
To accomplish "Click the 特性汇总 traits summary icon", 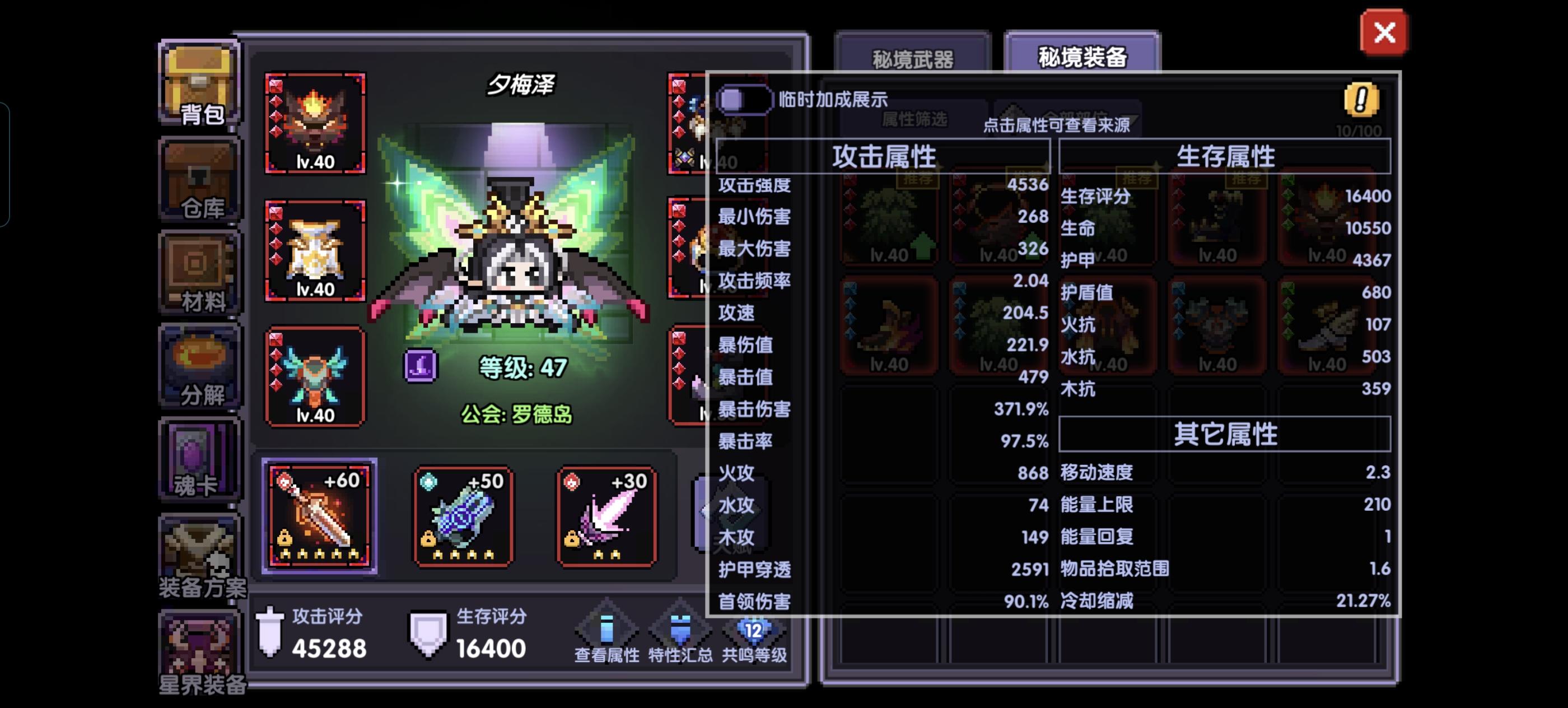I will (680, 630).
